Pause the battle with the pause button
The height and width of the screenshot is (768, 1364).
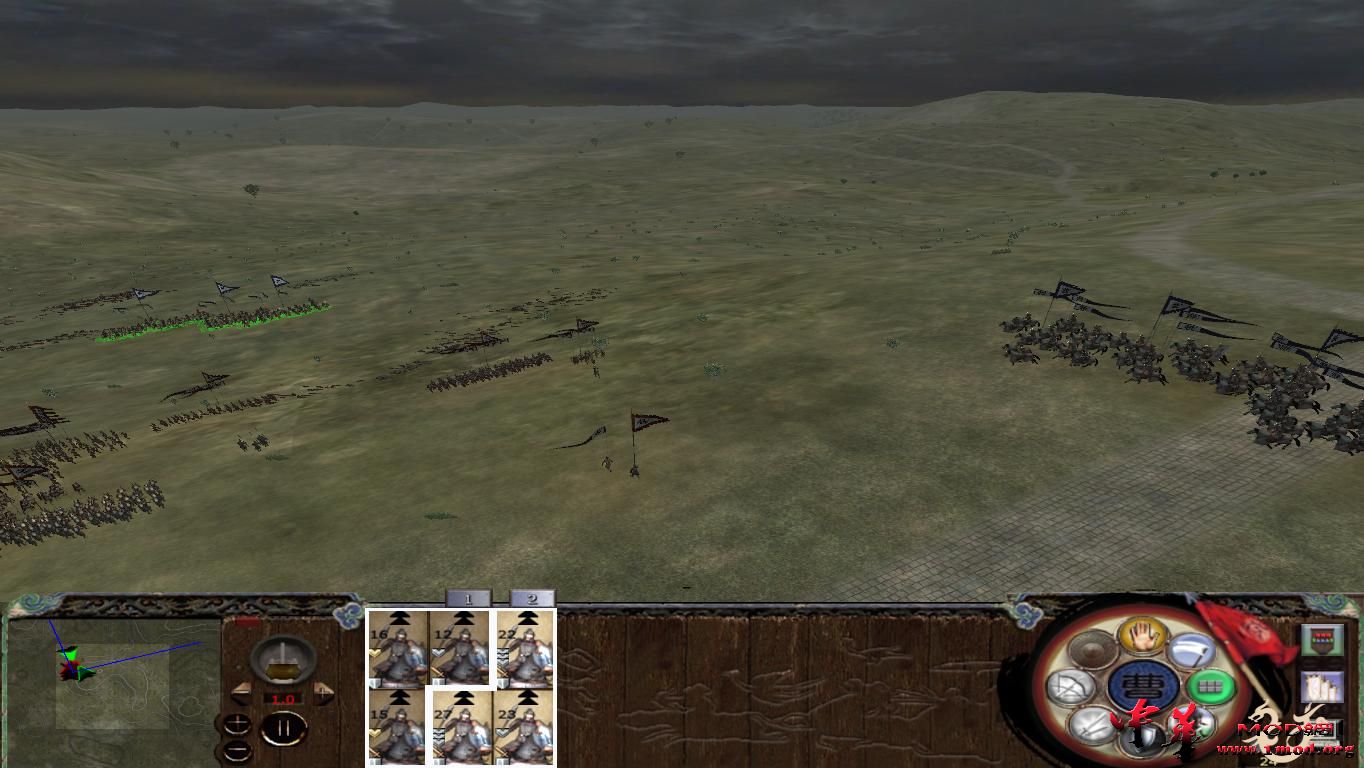click(x=283, y=729)
